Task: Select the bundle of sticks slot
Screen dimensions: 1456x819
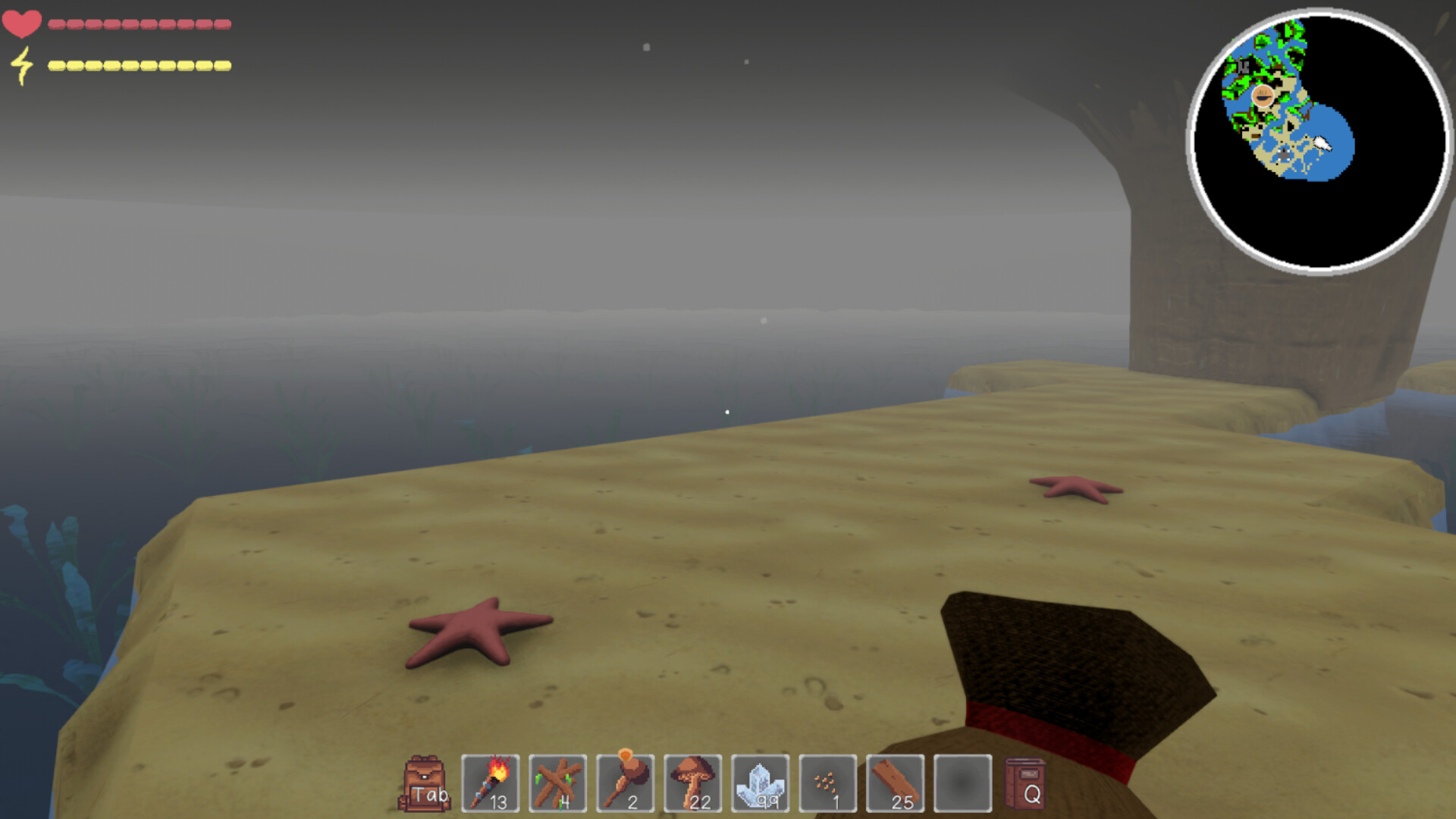Action: pos(559,783)
